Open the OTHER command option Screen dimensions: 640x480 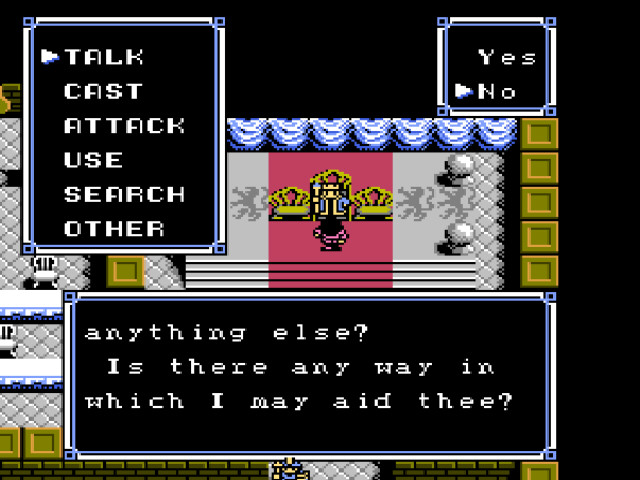click(114, 228)
